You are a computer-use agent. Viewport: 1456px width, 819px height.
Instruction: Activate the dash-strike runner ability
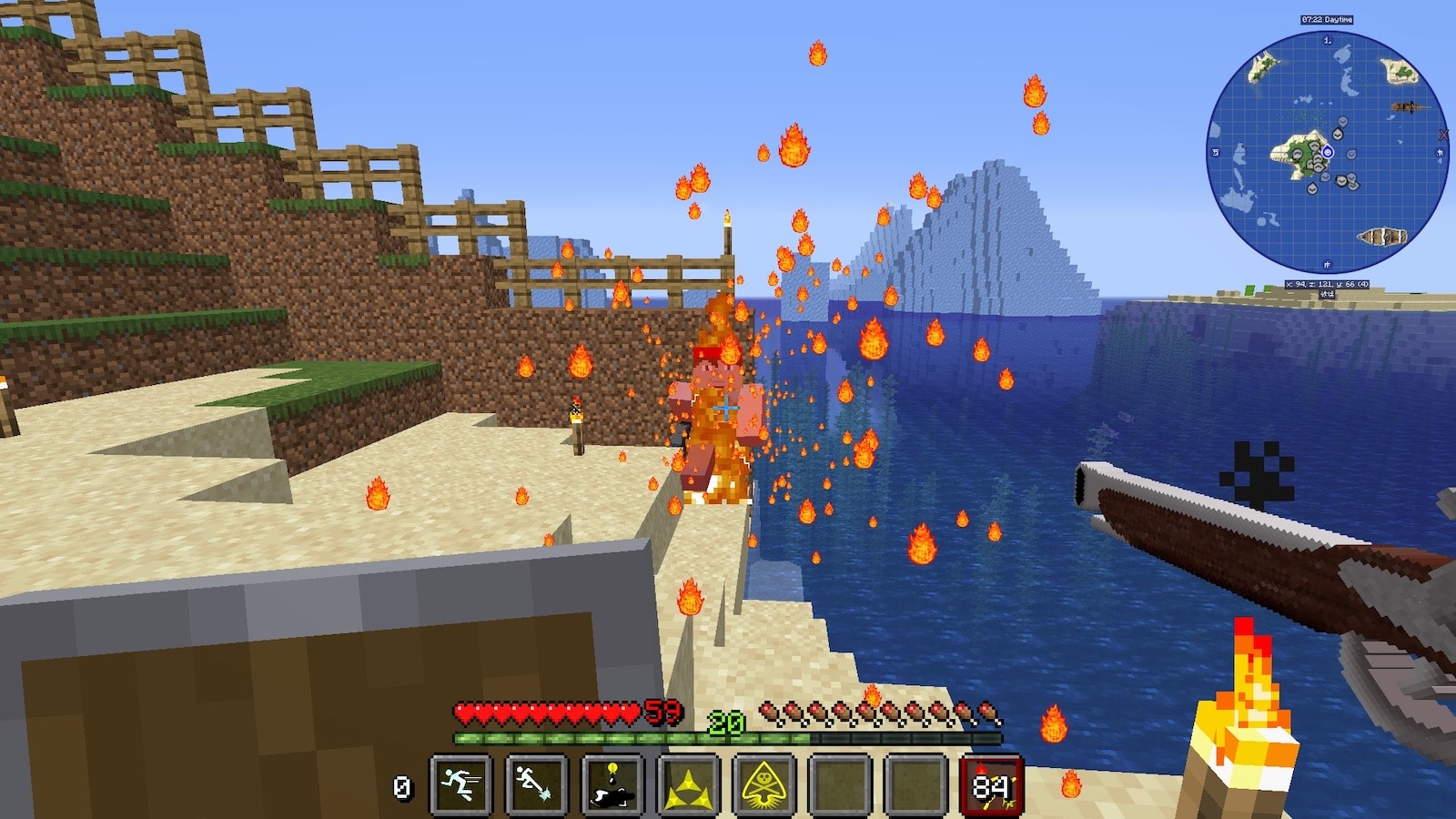pos(537,784)
